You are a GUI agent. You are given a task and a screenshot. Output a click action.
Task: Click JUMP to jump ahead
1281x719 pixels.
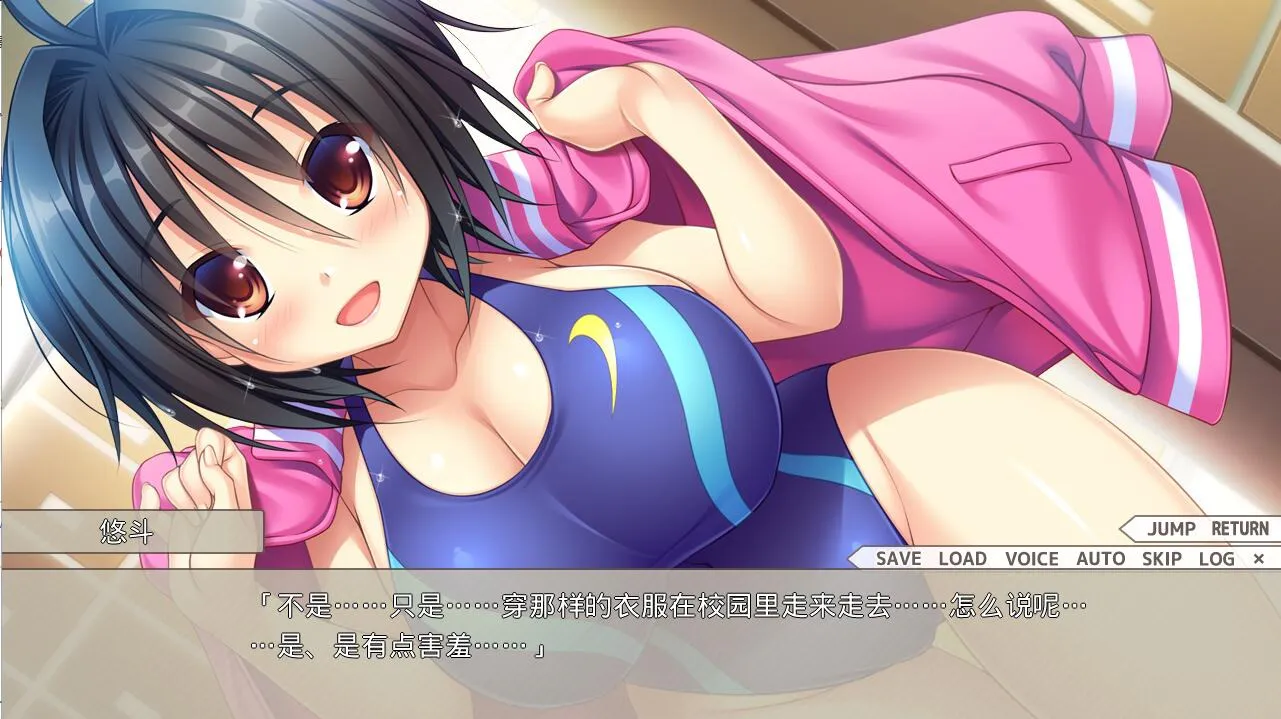click(x=1171, y=529)
